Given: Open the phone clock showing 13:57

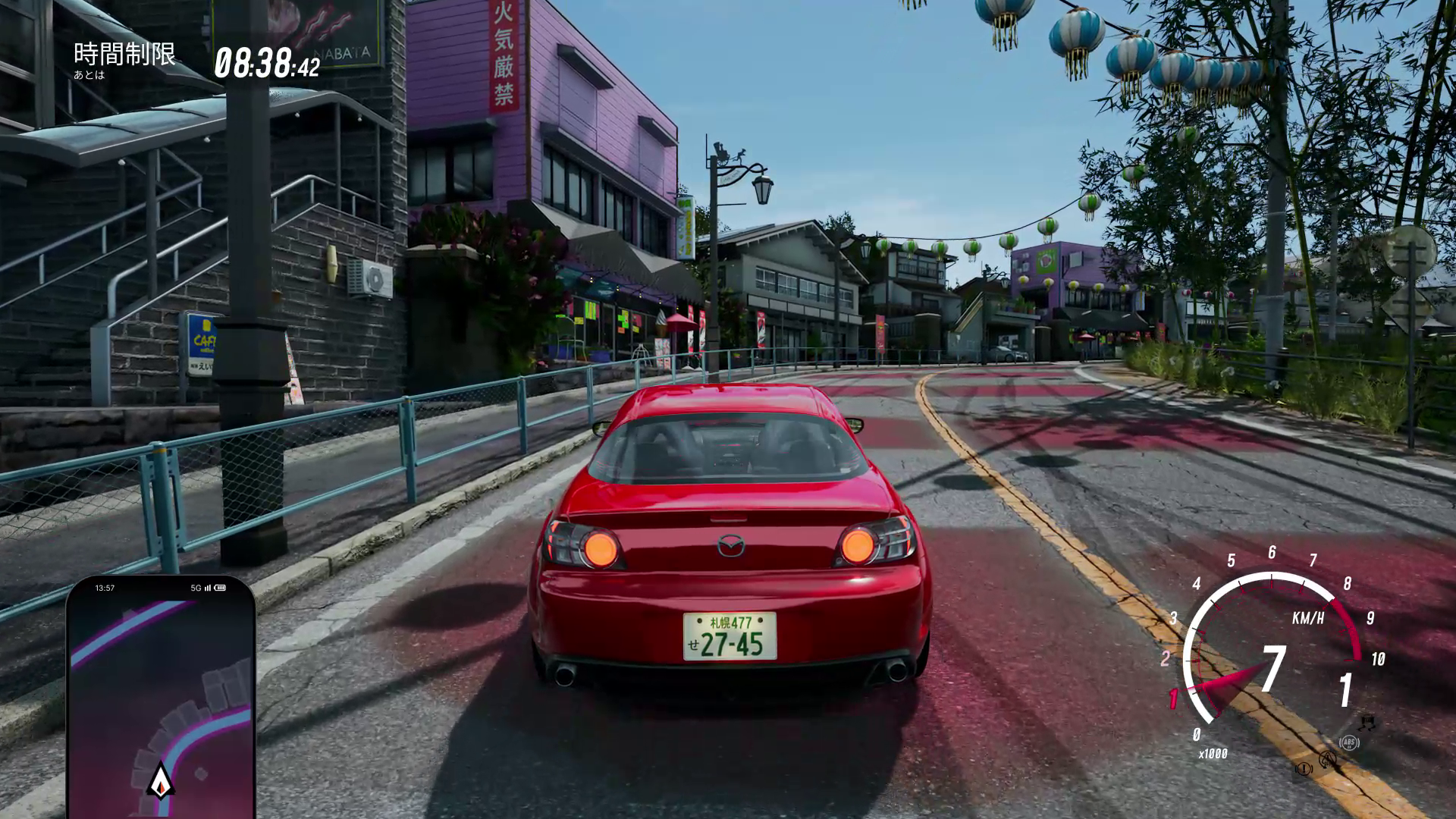Looking at the screenshot, I should click(106, 588).
